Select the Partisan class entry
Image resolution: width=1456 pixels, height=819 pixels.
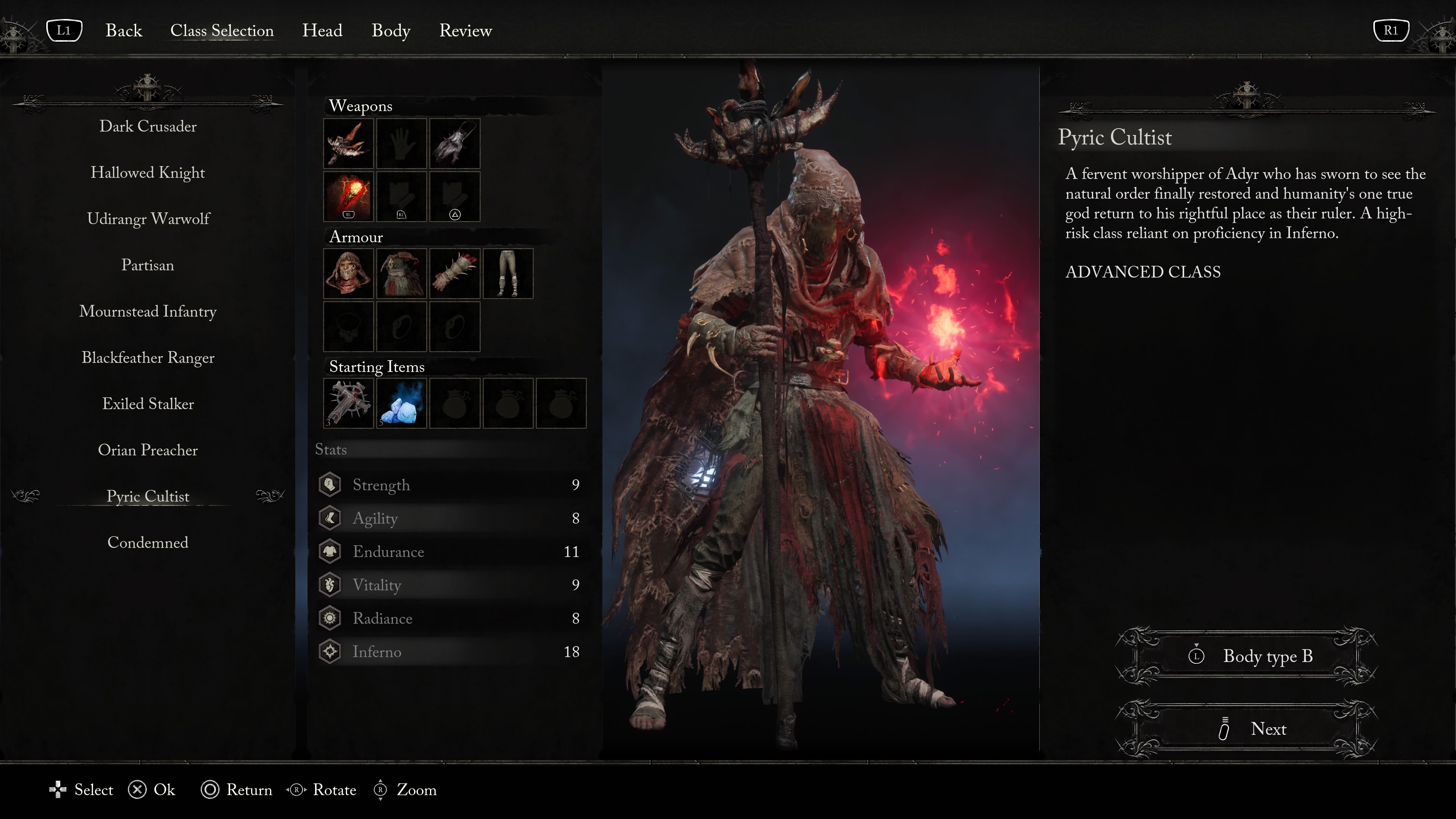[x=147, y=265]
